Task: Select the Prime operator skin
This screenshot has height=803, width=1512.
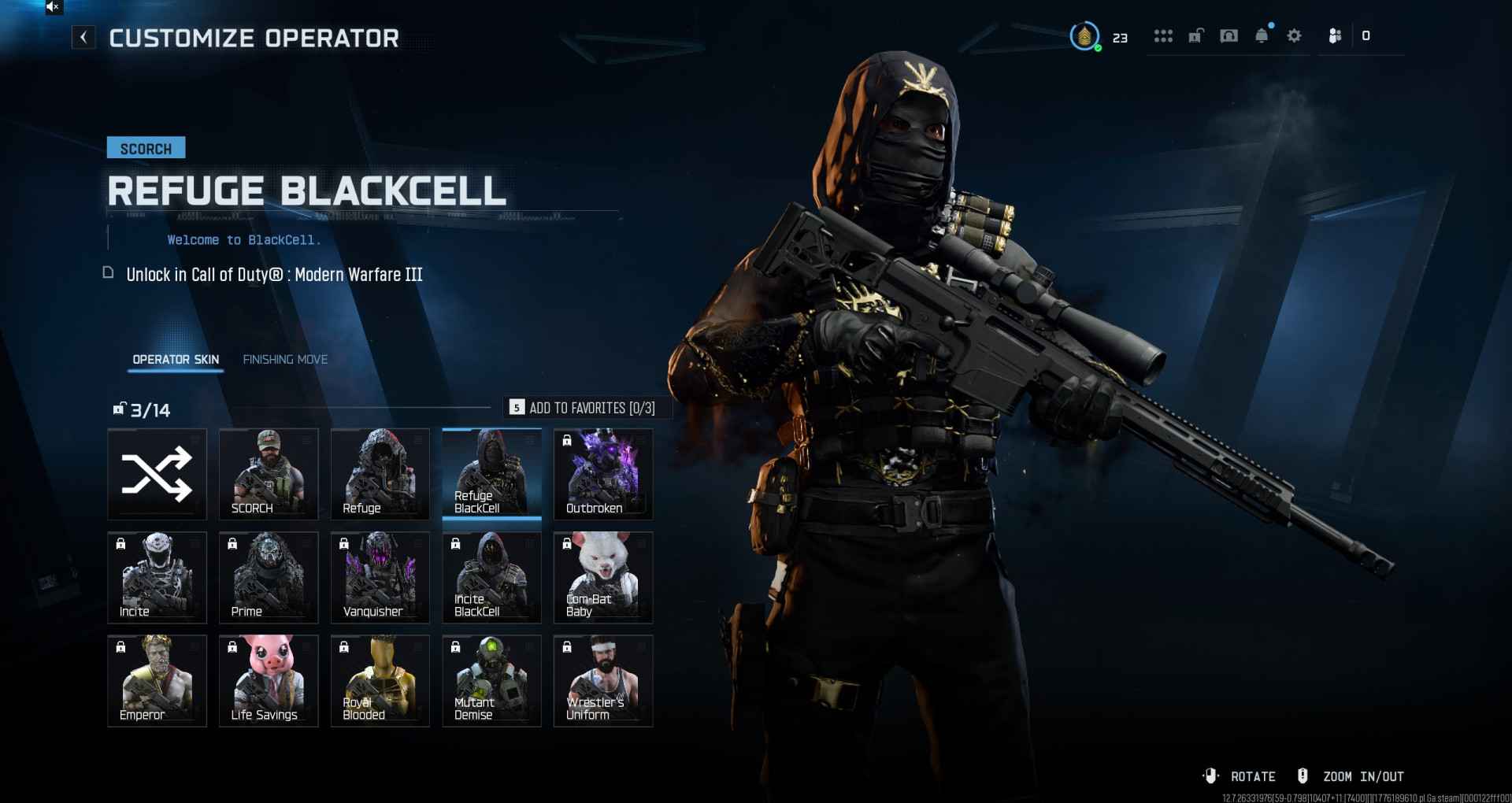Action: coord(269,577)
